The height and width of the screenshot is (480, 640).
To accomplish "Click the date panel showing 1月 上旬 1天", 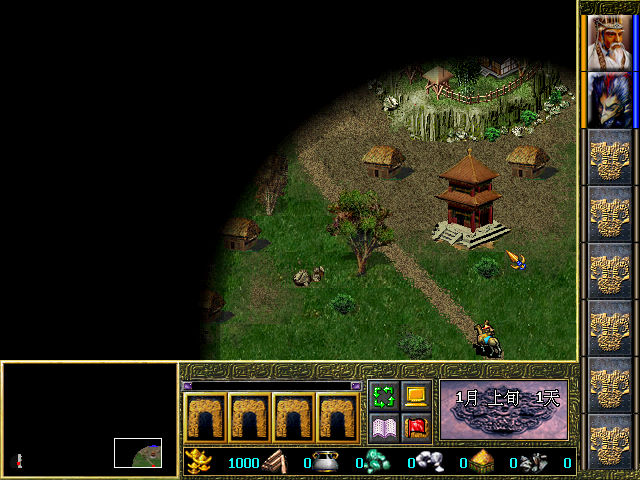I will coord(503,410).
